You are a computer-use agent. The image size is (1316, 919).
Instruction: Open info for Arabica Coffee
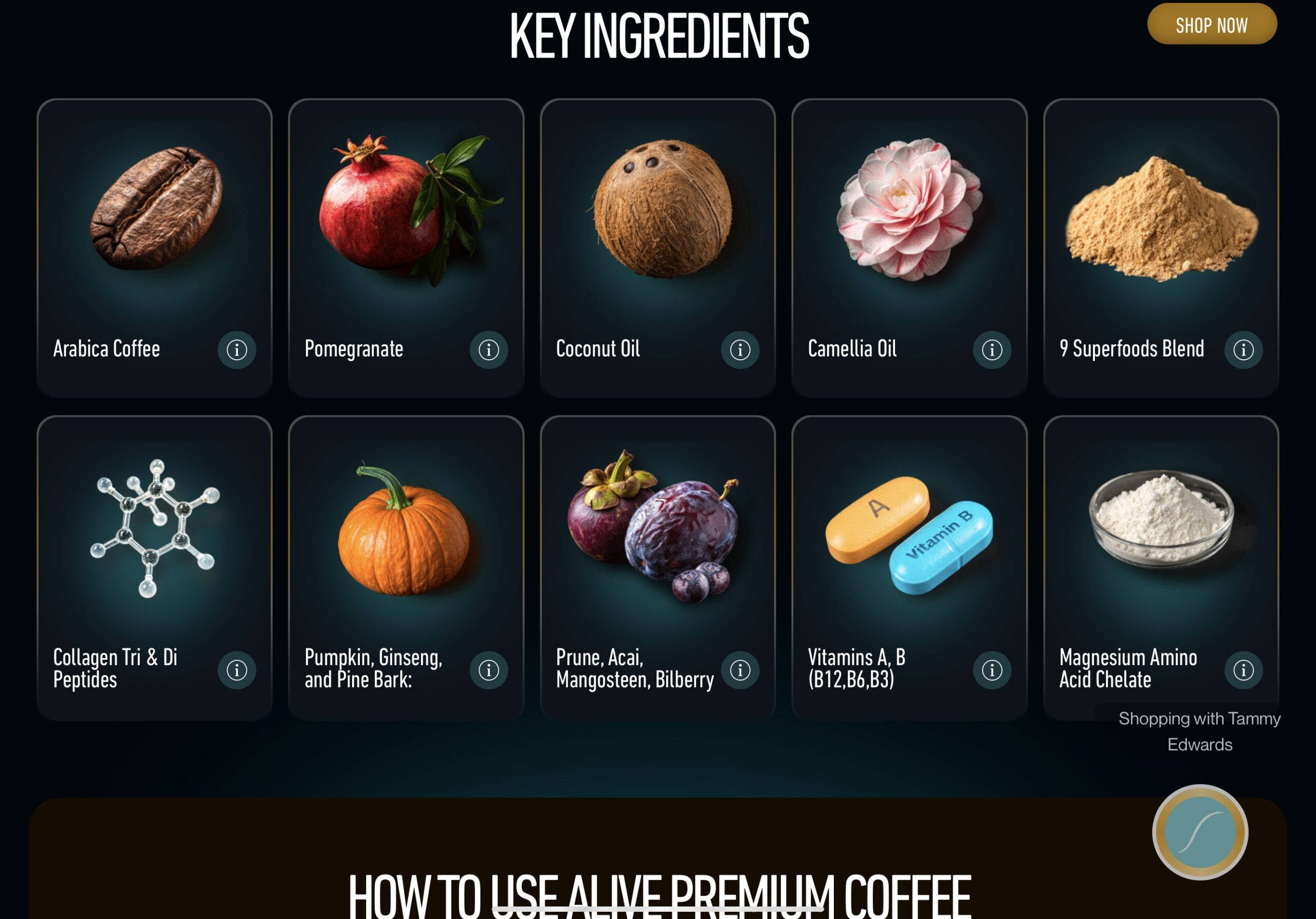point(236,350)
